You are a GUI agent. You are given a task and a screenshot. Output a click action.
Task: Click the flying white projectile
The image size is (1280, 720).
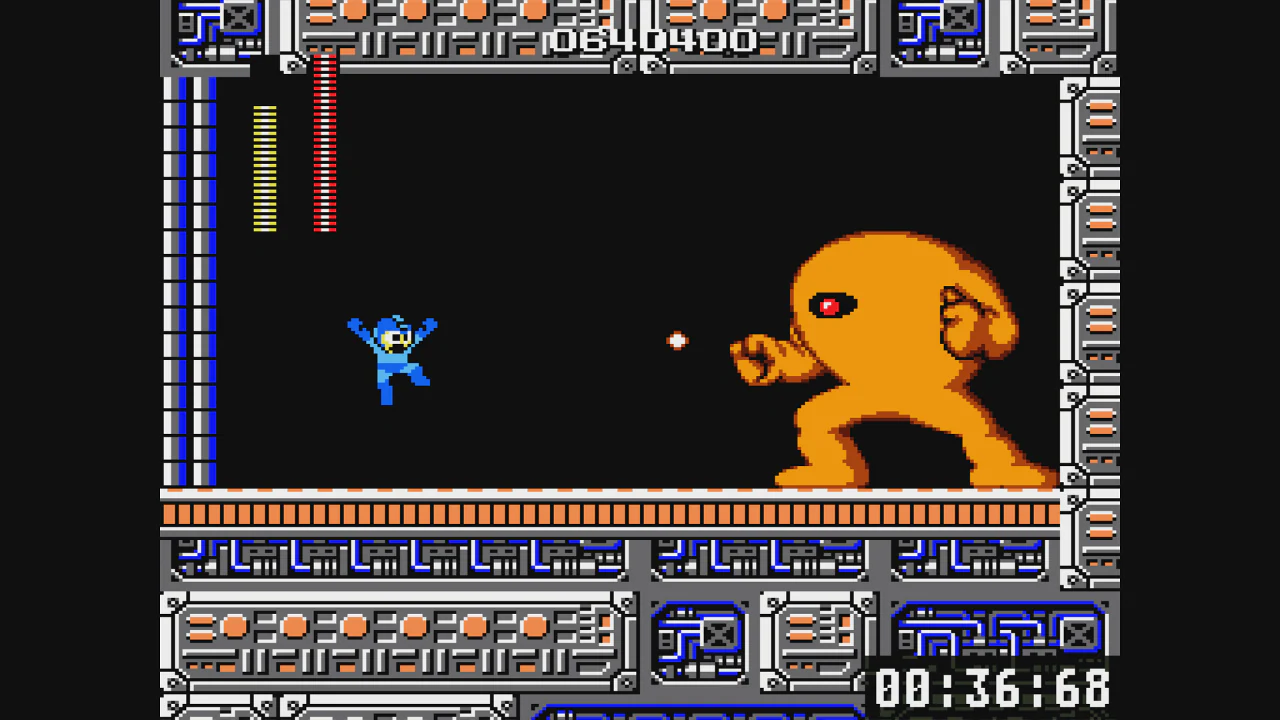tap(677, 342)
